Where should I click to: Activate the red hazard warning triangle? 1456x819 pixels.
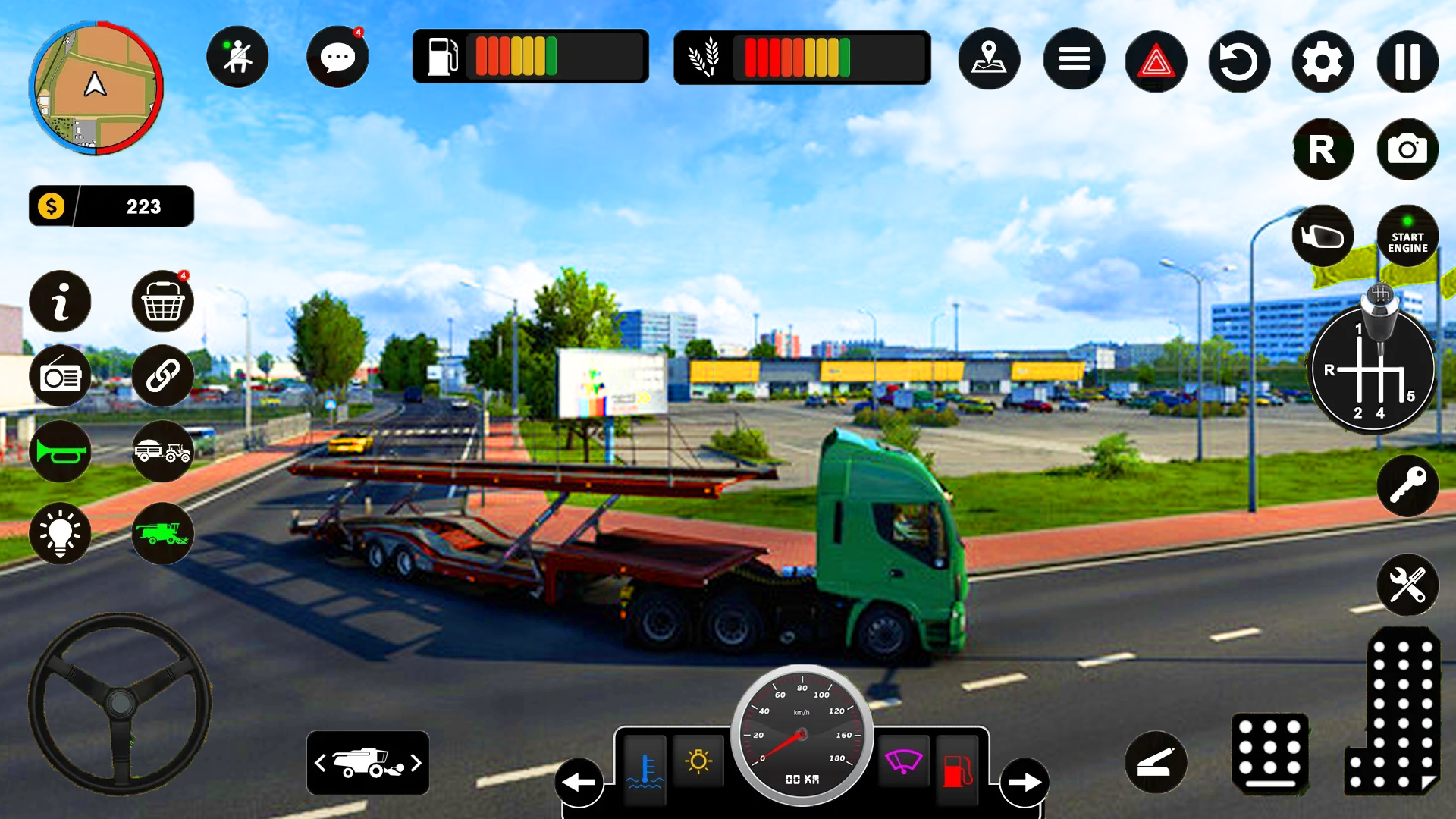click(x=1156, y=61)
